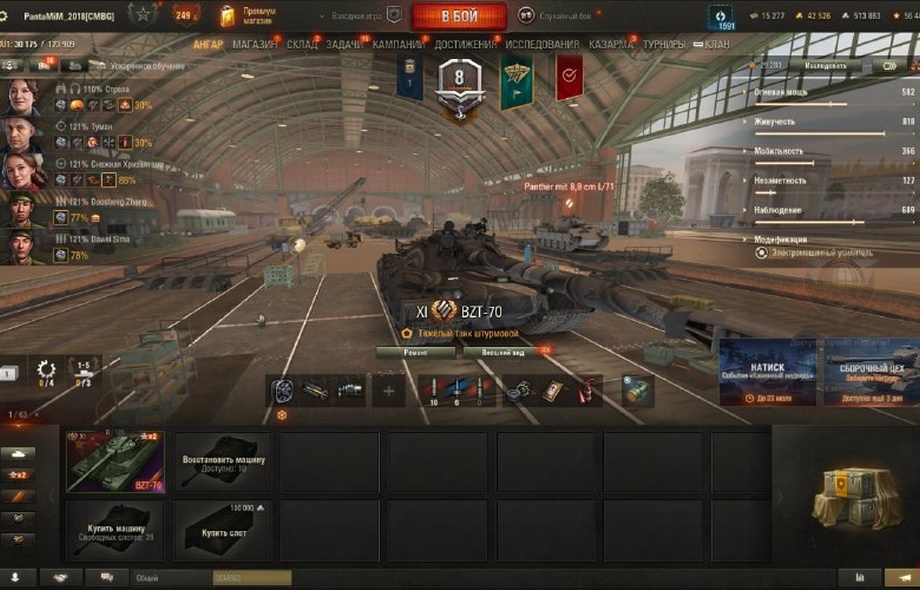Buy a new slot via Купить слот
This screenshot has height=590, width=920.
(223, 530)
